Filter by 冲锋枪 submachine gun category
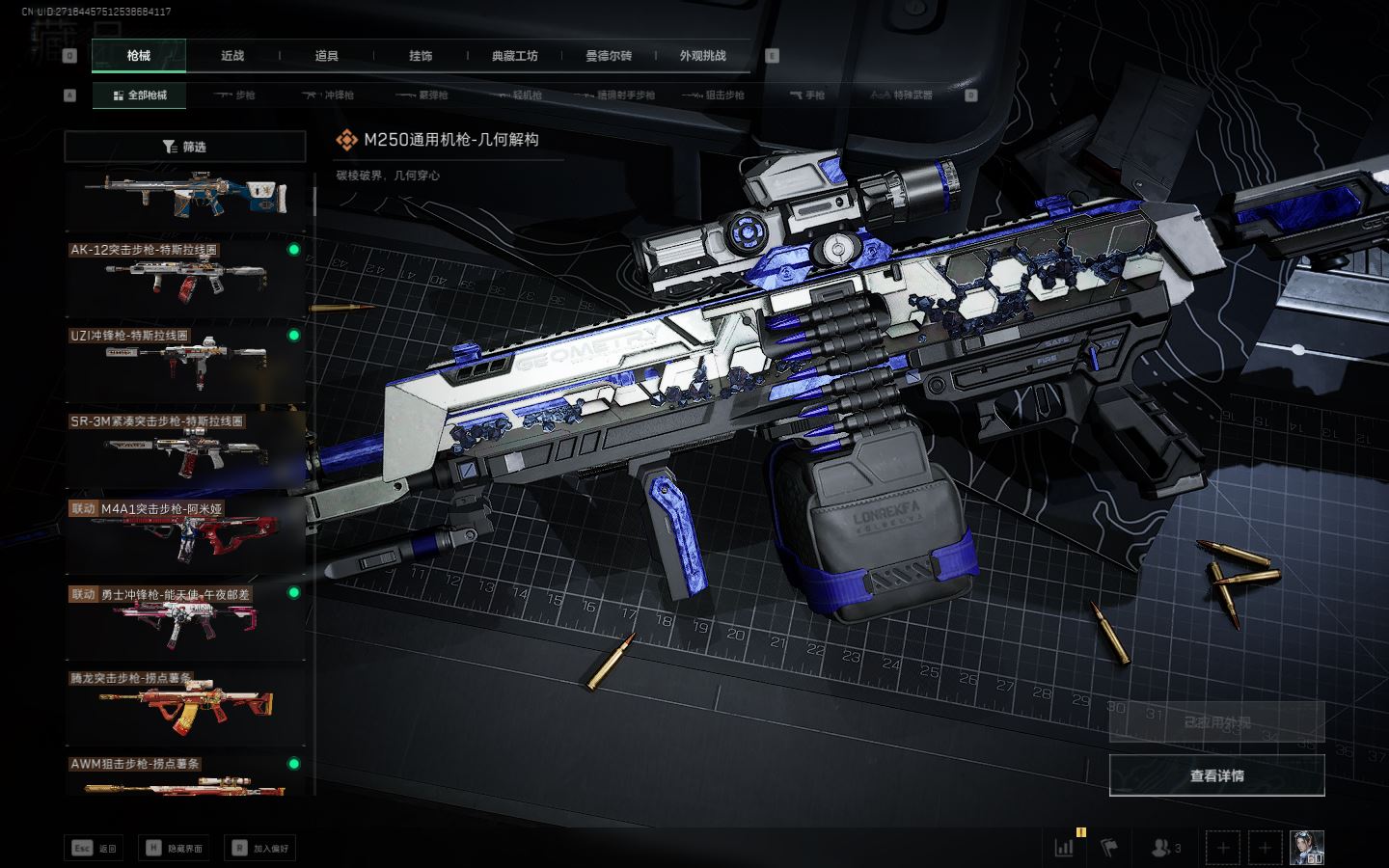Viewport: 1389px width, 868px height. pos(328,95)
